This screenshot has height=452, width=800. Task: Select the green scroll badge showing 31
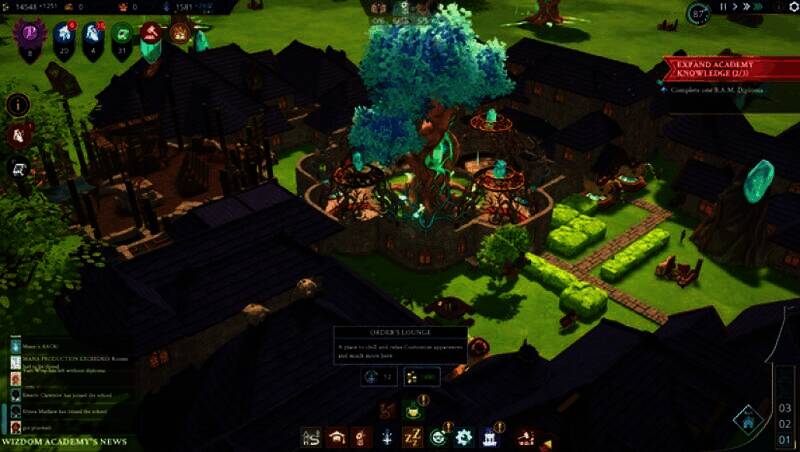122,42
